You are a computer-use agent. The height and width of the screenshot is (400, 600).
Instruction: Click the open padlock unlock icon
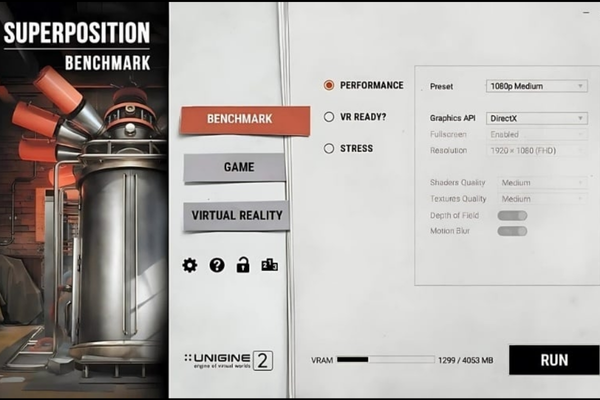pyautogui.click(x=242, y=265)
